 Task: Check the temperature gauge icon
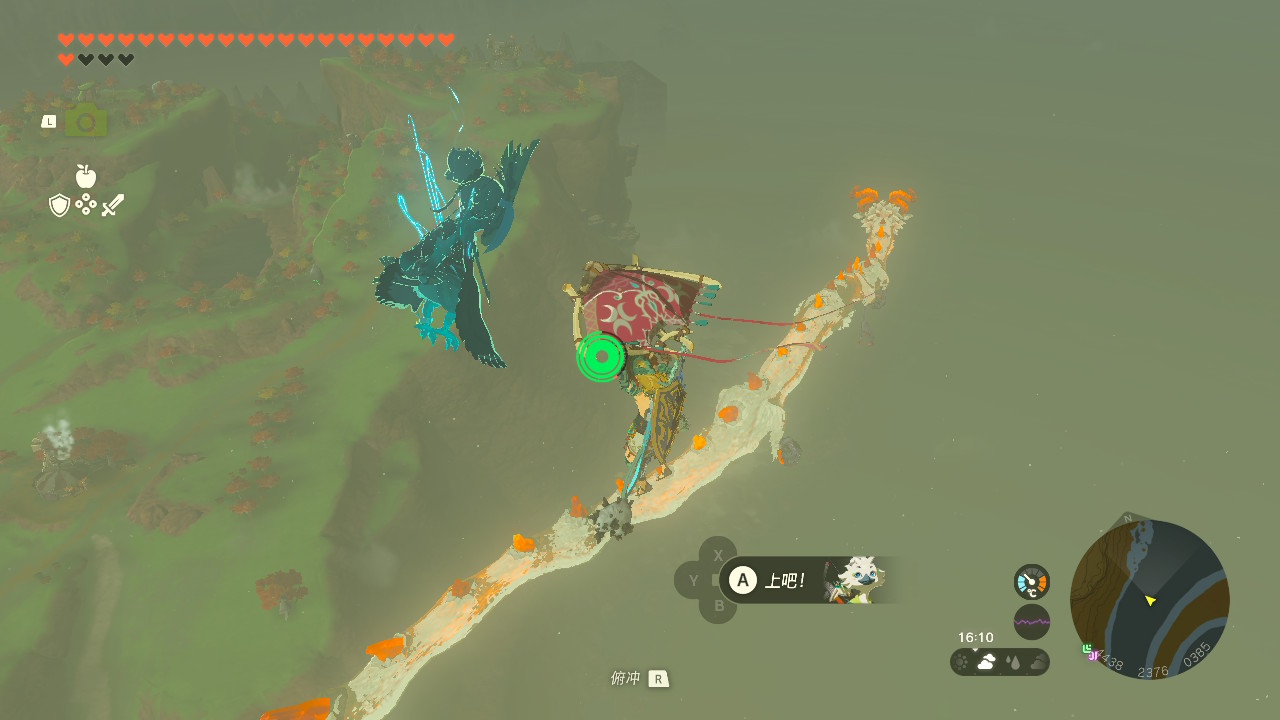(1032, 582)
